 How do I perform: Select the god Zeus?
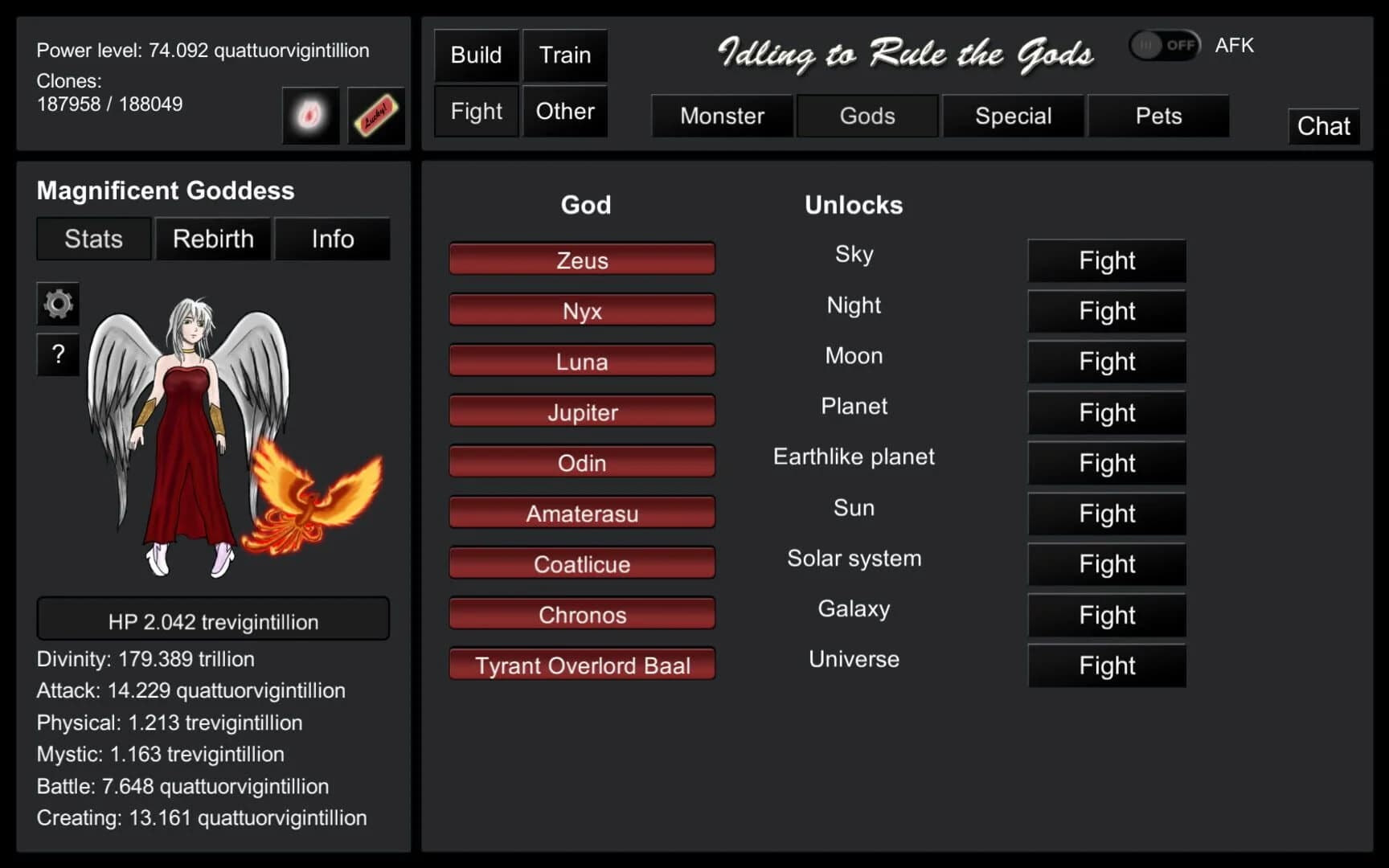coord(582,259)
